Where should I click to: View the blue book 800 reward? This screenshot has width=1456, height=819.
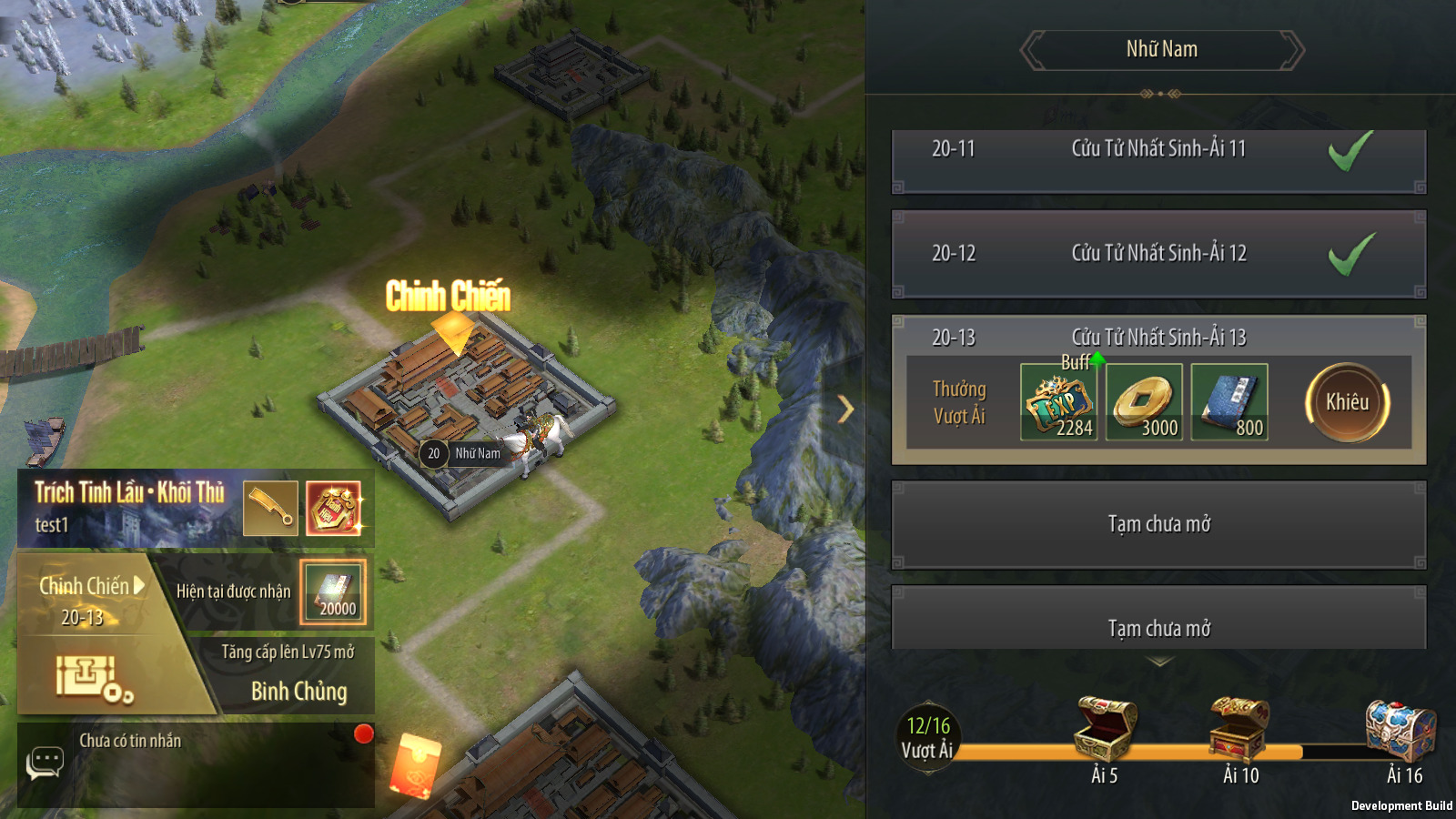click(x=1229, y=402)
